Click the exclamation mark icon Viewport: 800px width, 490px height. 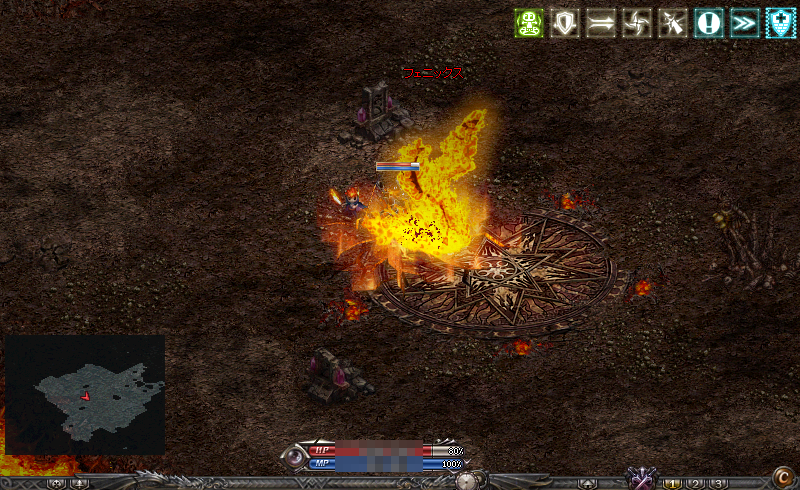click(708, 23)
